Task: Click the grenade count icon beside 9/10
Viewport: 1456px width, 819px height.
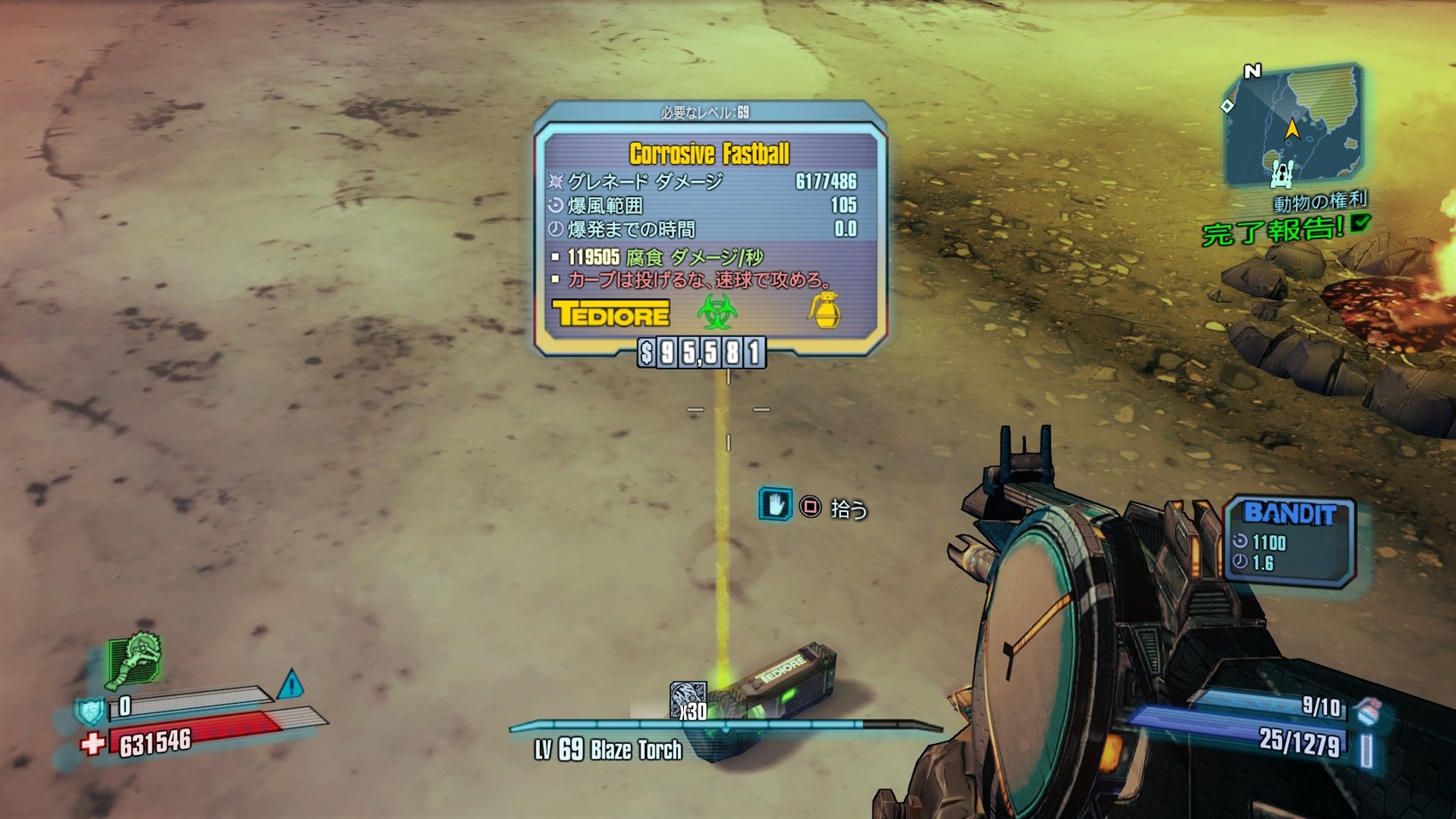Action: click(x=1366, y=710)
